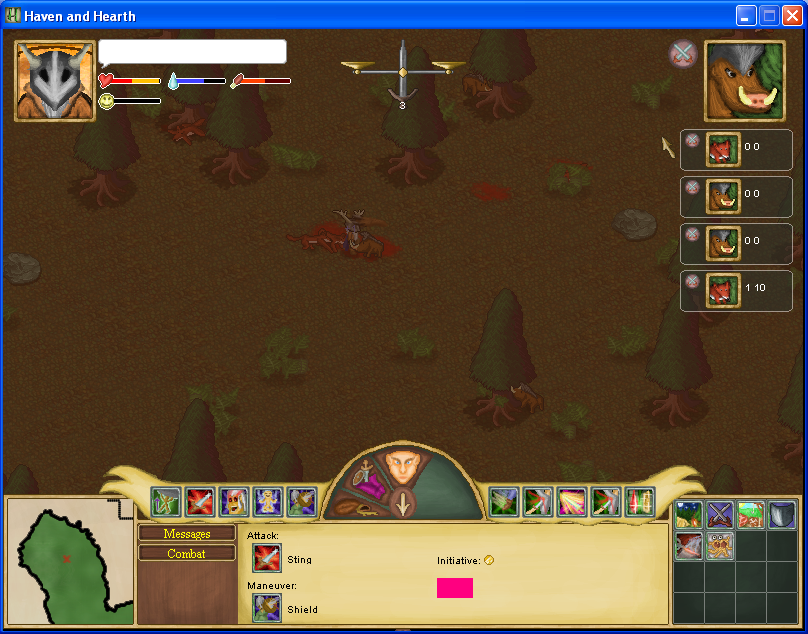This screenshot has height=634, width=808.
Task: Minimize the game window
Action: (x=746, y=15)
